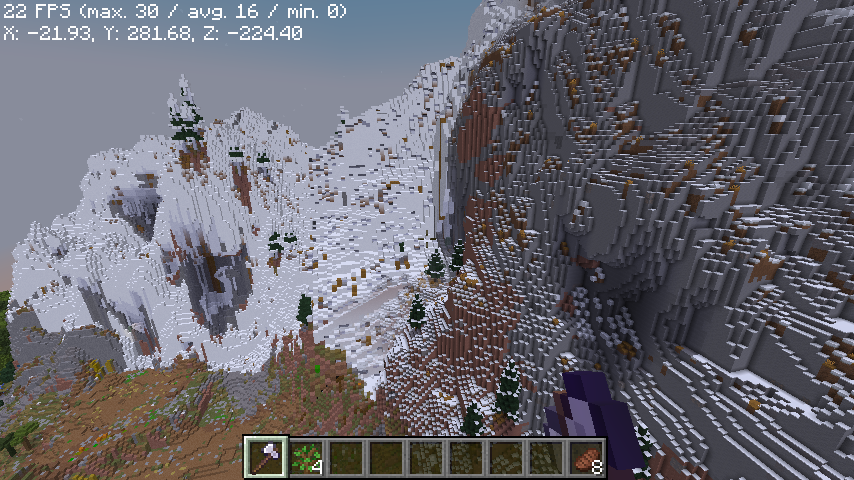Select the brown meat stack of eight
Image resolution: width=854 pixels, height=480 pixels.
[x=587, y=457]
